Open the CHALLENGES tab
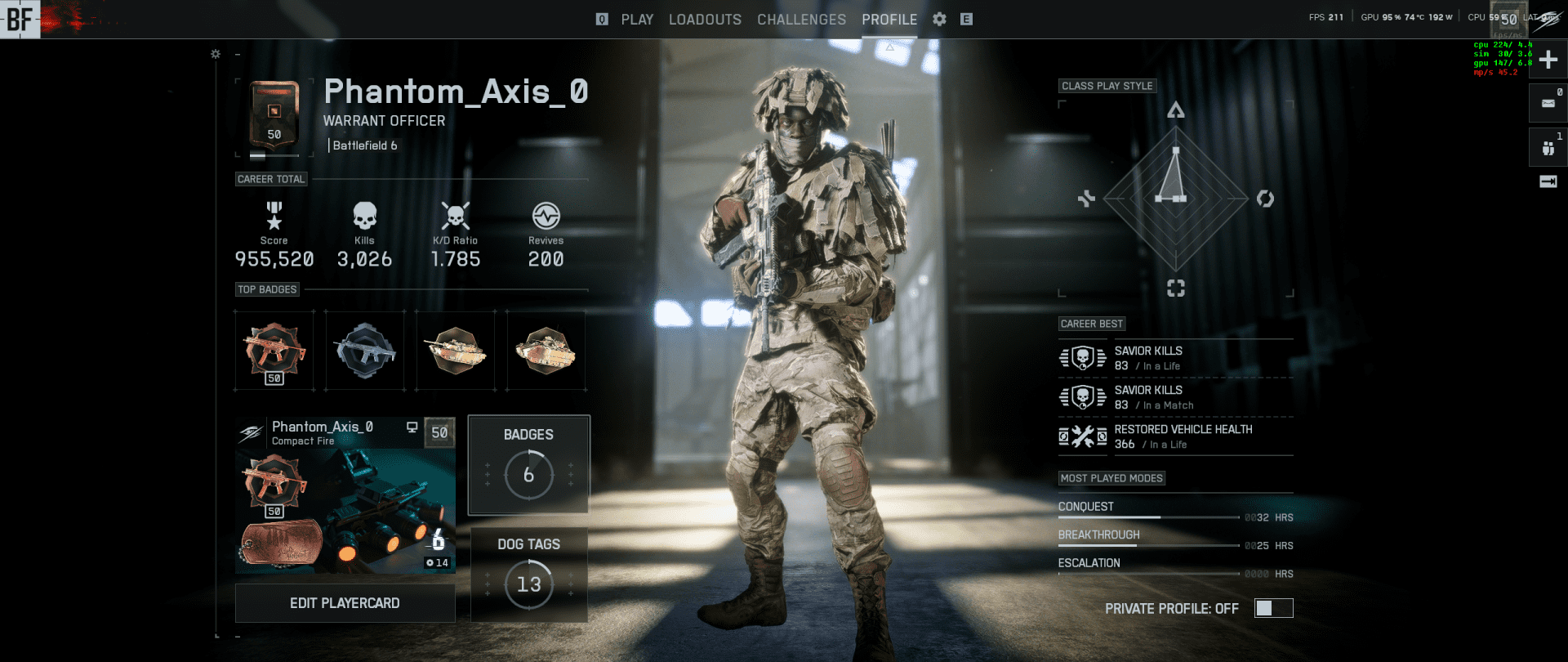This screenshot has width=1568, height=662. tap(801, 19)
